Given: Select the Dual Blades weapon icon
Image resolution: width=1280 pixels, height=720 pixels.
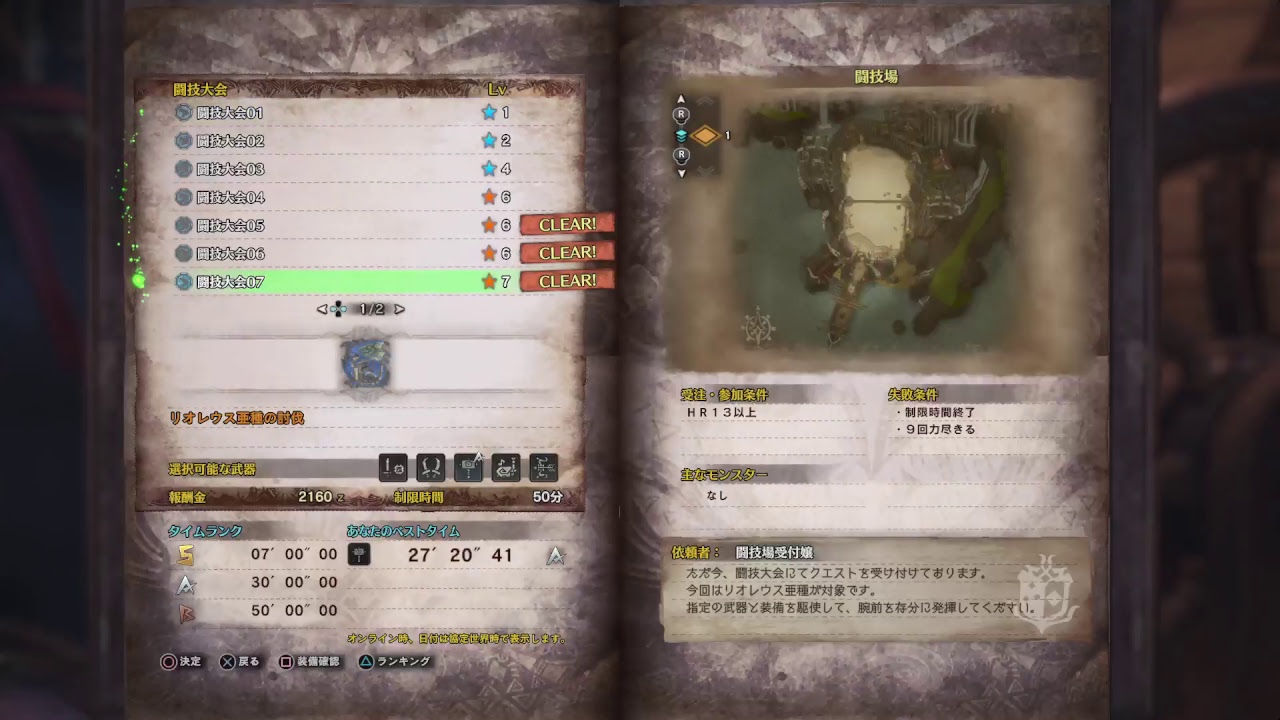Looking at the screenshot, I should click(431, 467).
